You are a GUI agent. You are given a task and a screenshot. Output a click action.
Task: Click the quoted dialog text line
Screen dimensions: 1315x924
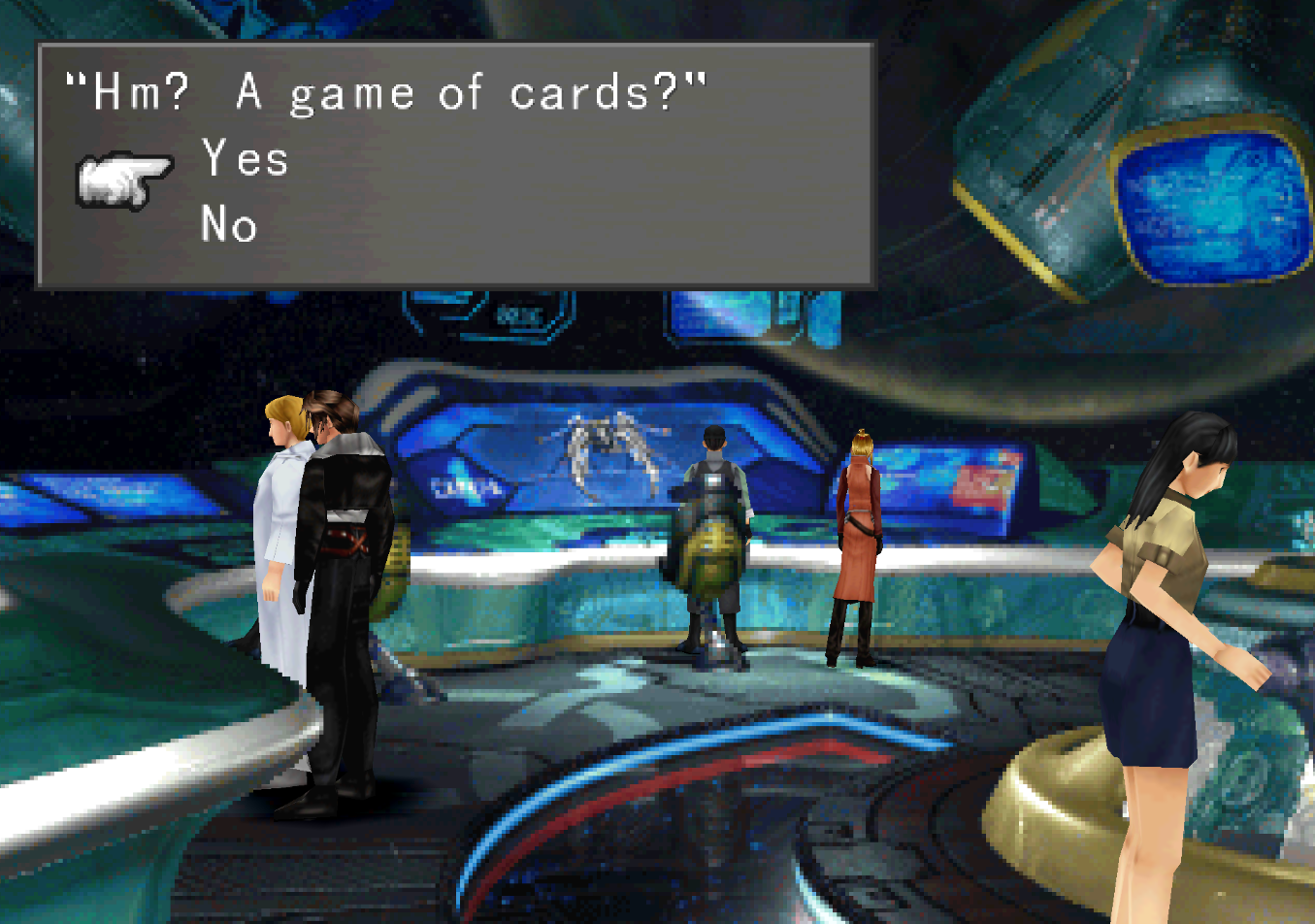388,92
